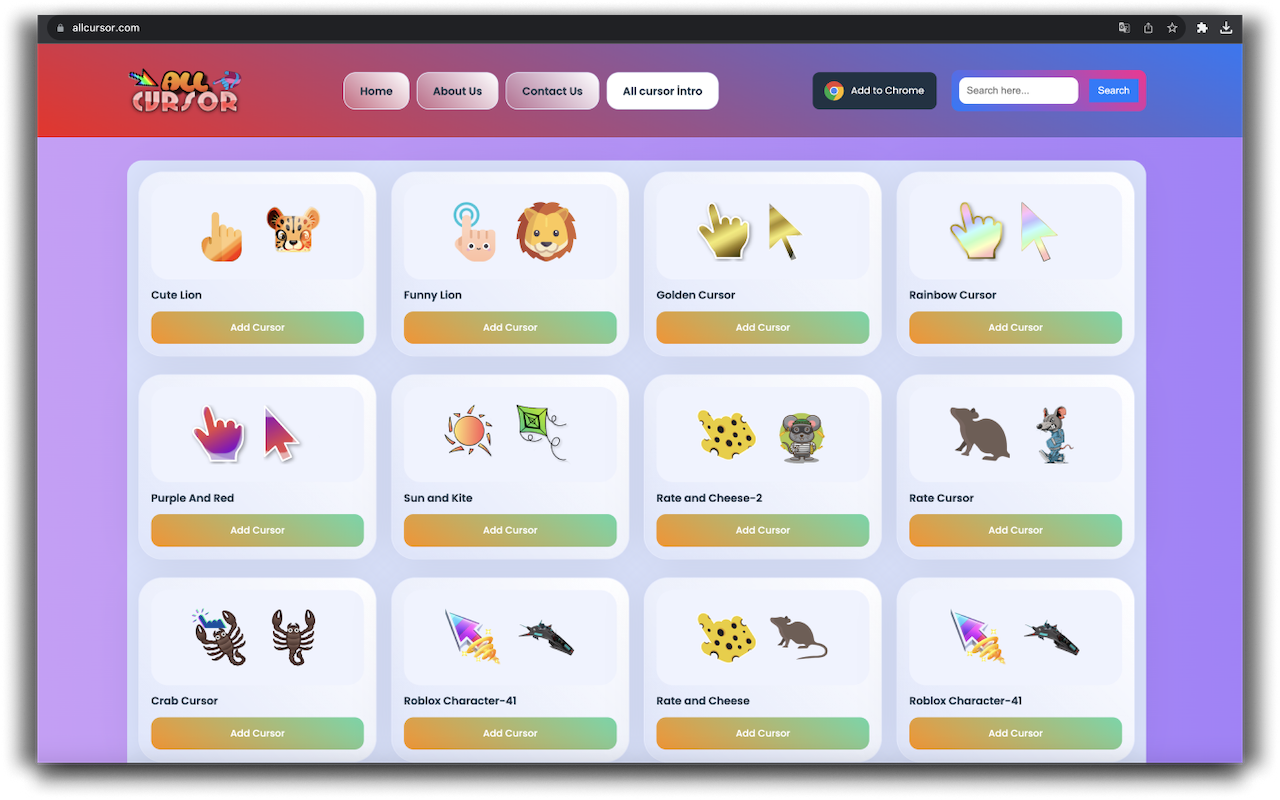This screenshot has height=800, width=1280.
Task: Click the search input field
Action: pos(1017,90)
